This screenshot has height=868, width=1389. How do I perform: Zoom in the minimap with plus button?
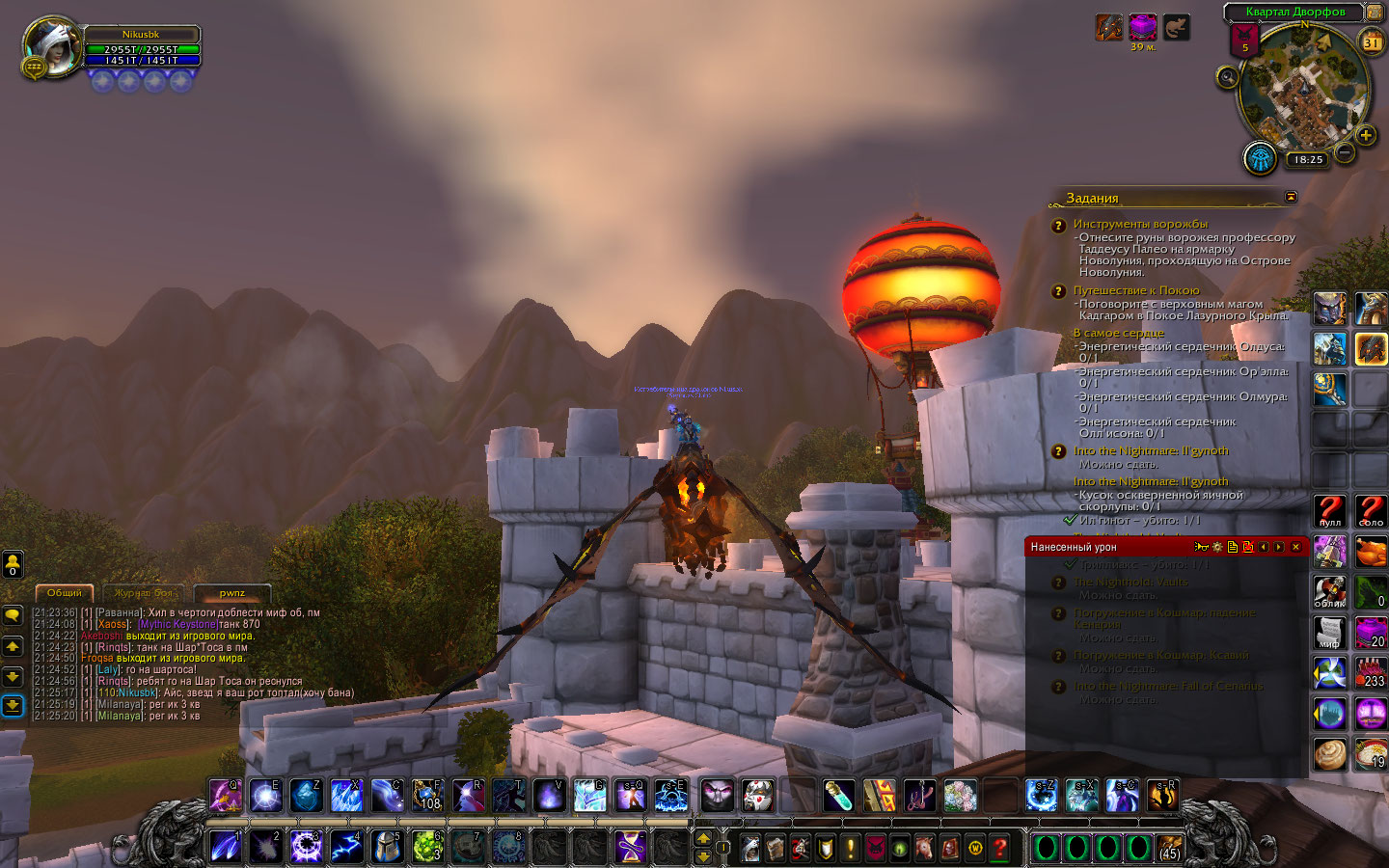tap(1366, 135)
